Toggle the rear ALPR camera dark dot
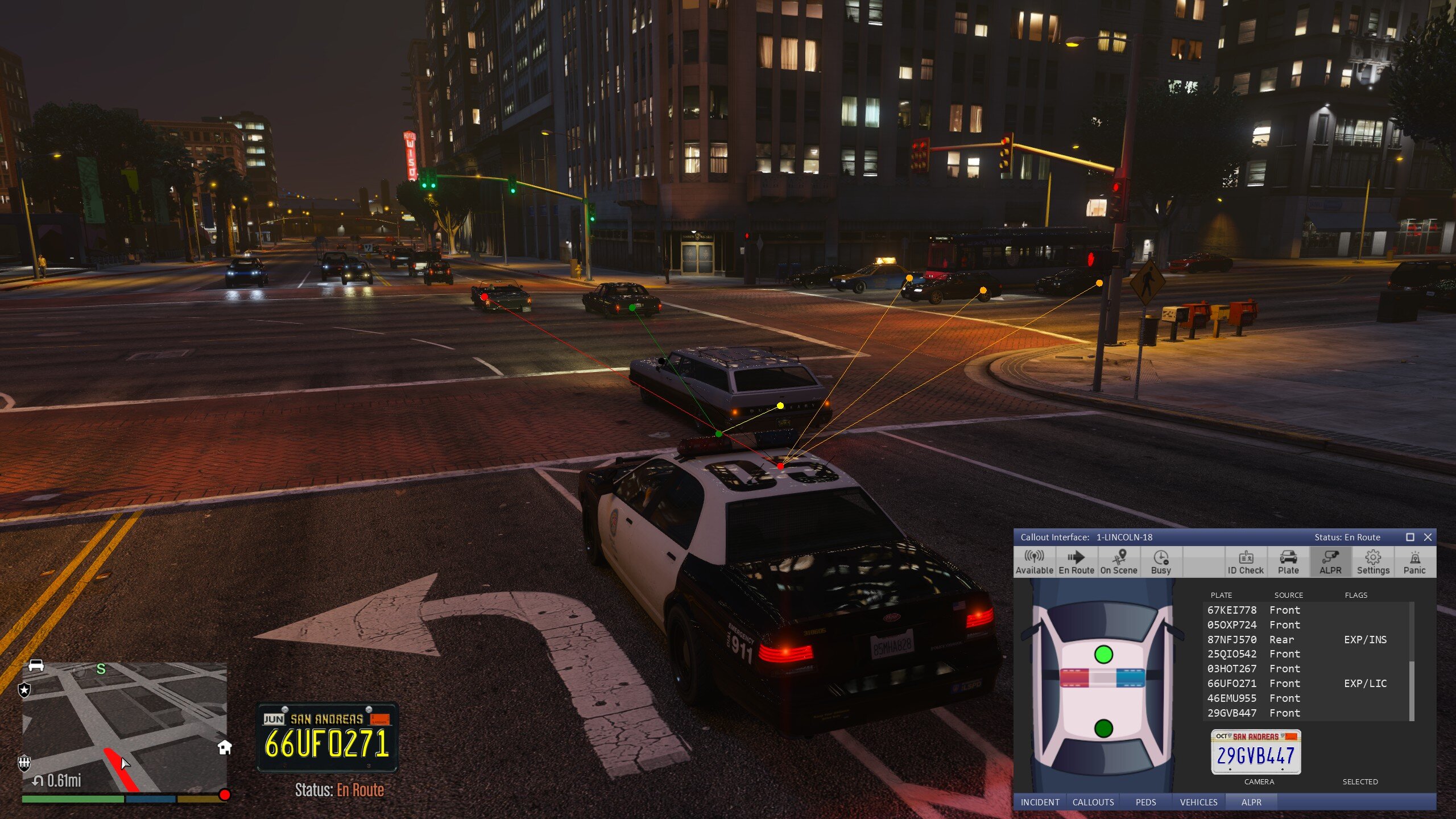Viewport: 1456px width, 819px height. click(x=1103, y=728)
